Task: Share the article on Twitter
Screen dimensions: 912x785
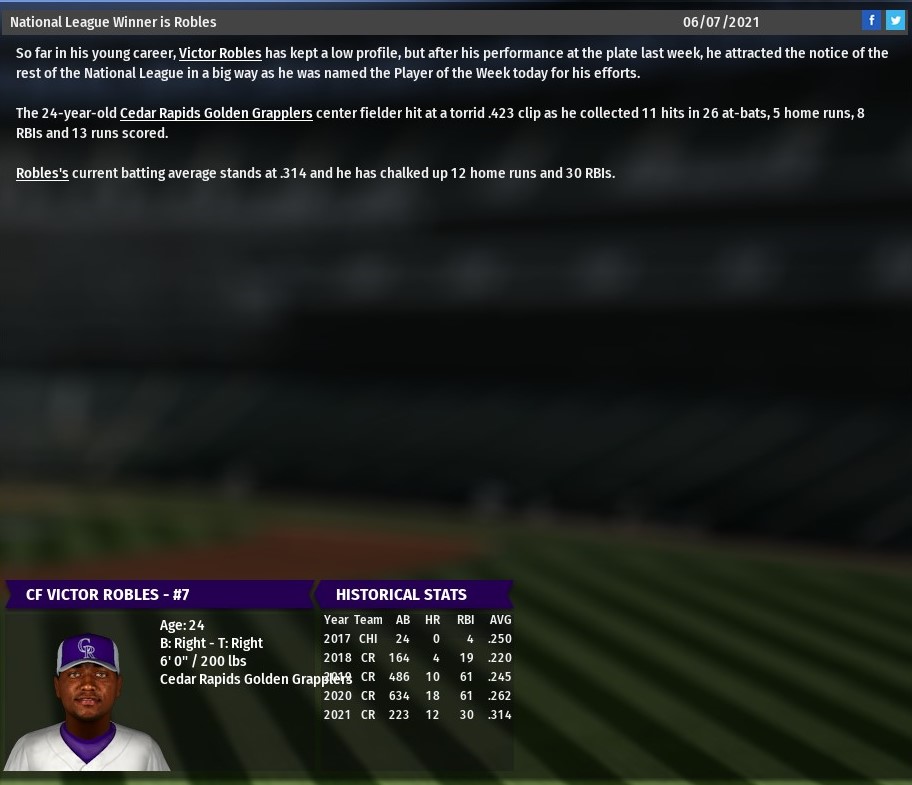Action: coord(895,21)
